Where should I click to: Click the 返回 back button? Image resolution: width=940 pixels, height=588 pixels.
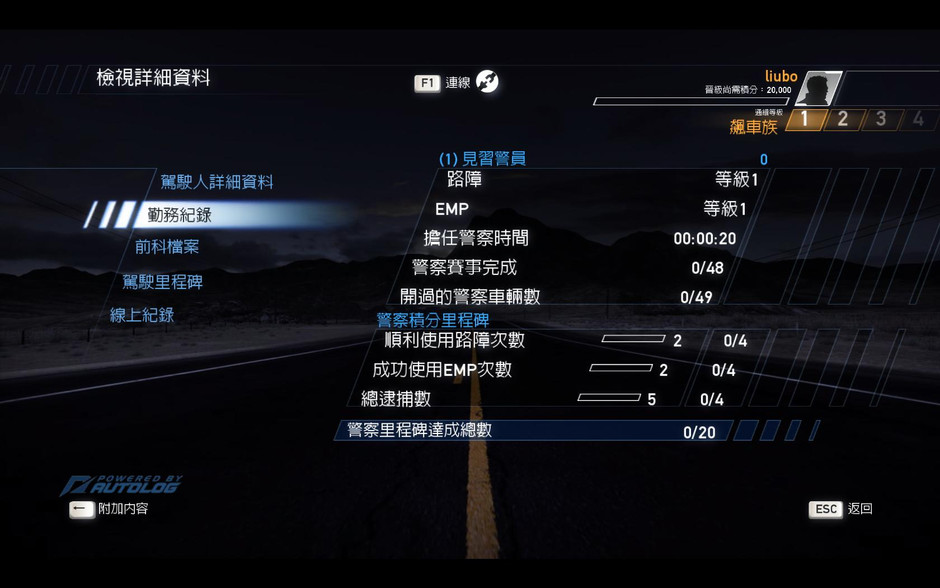point(841,509)
